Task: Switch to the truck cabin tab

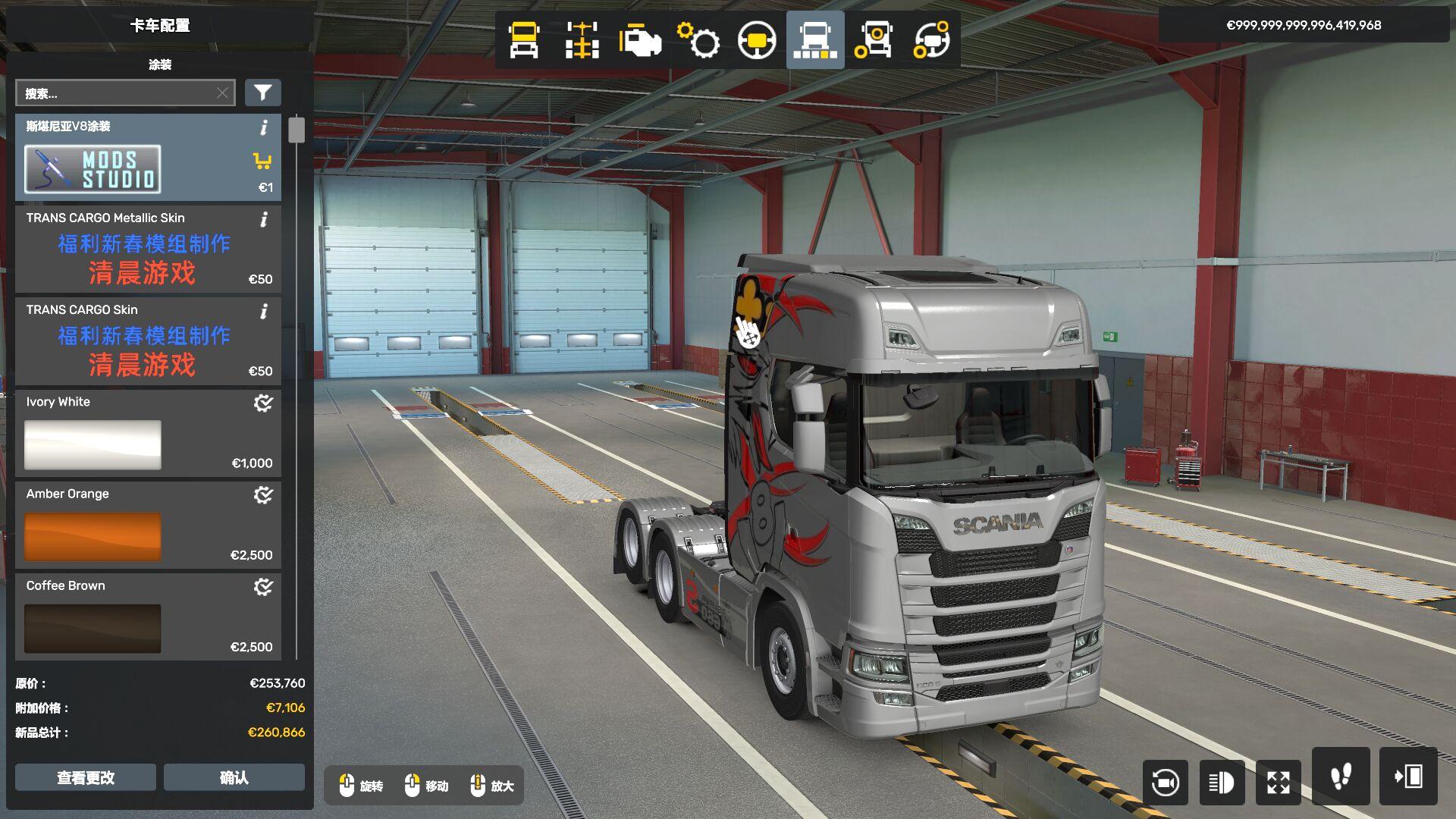Action: click(x=524, y=40)
